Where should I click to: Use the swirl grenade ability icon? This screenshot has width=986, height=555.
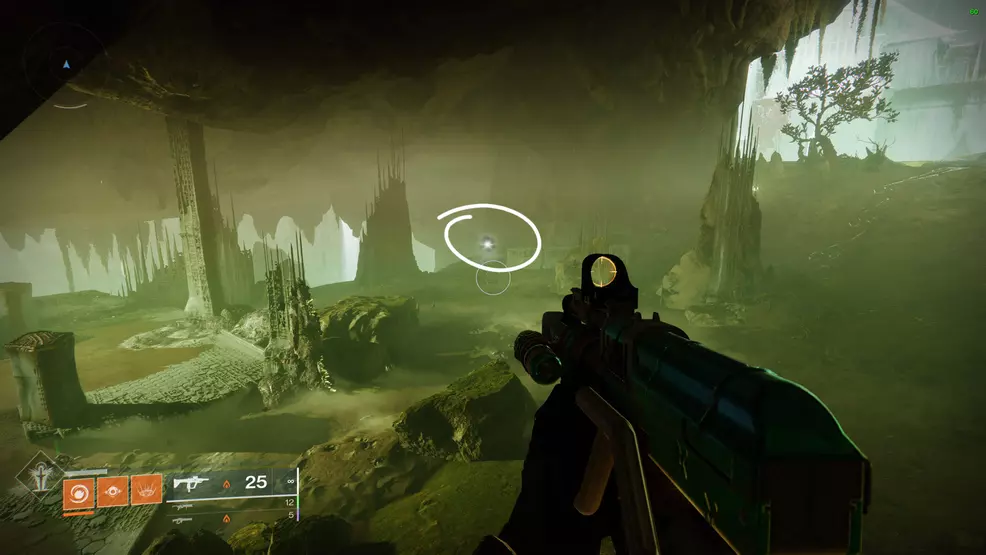(x=78, y=491)
